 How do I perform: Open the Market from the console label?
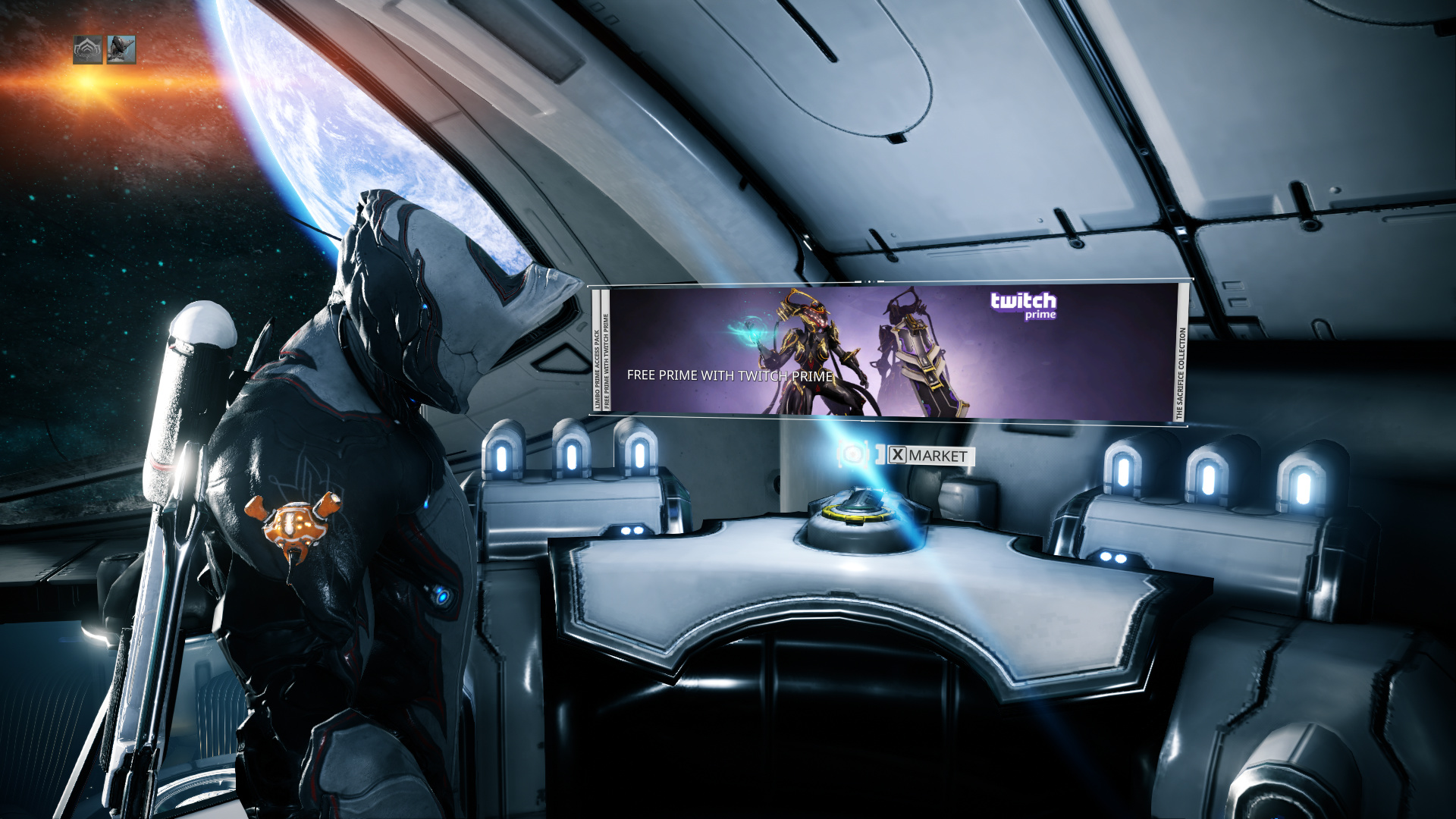[x=930, y=456]
